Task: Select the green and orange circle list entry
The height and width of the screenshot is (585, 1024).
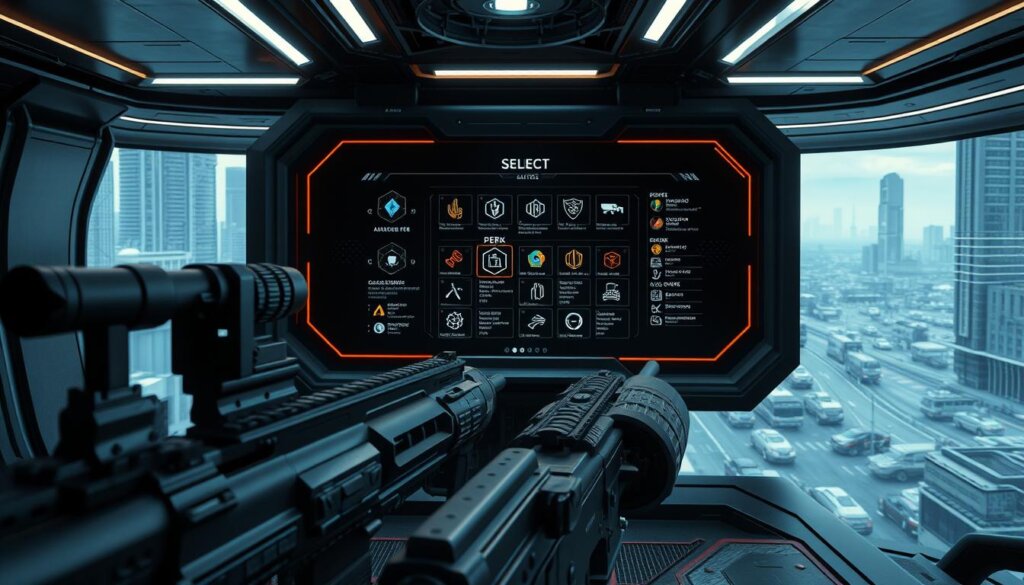Action: coord(656,205)
